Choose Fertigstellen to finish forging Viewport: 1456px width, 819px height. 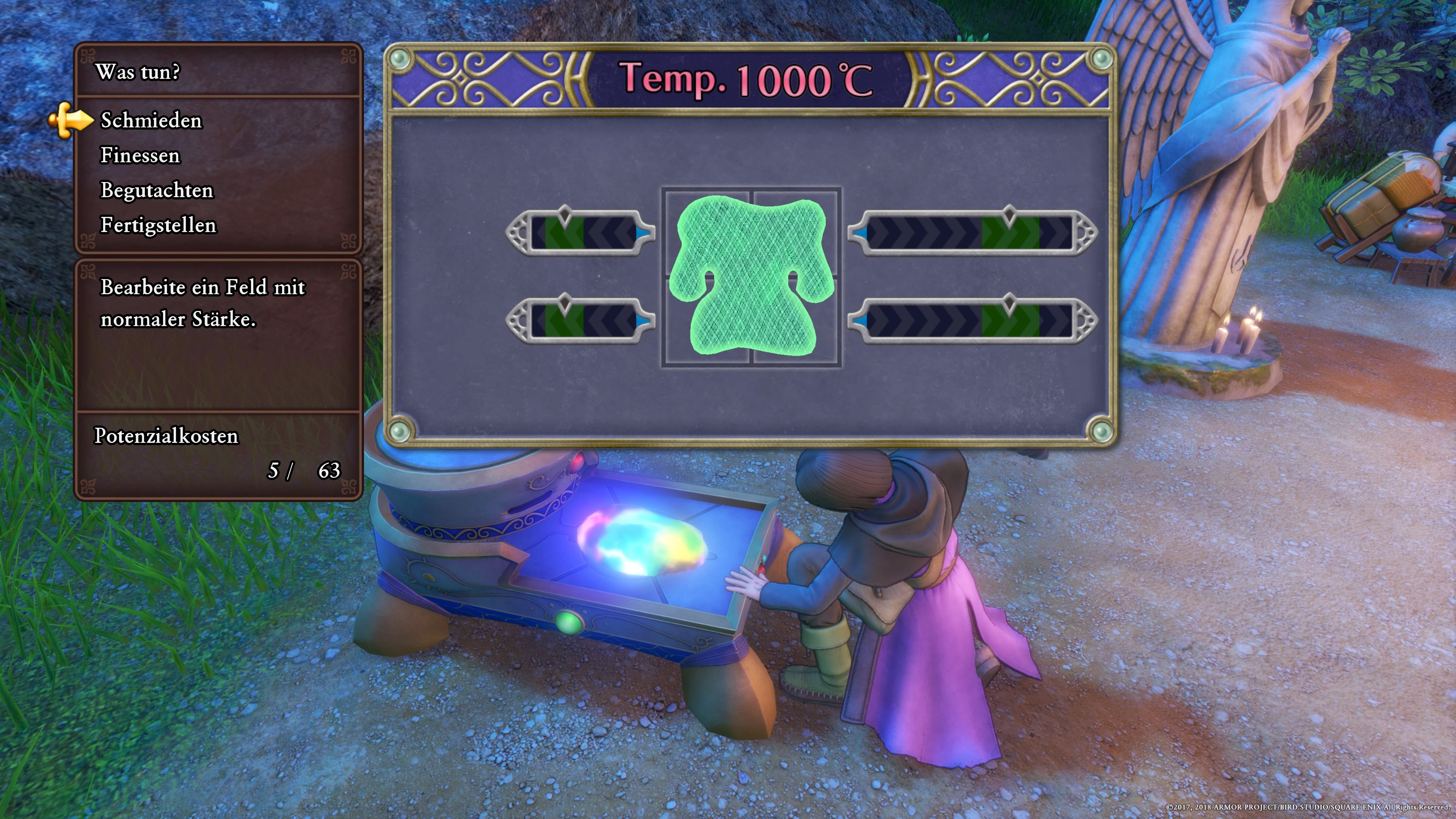coord(158,226)
